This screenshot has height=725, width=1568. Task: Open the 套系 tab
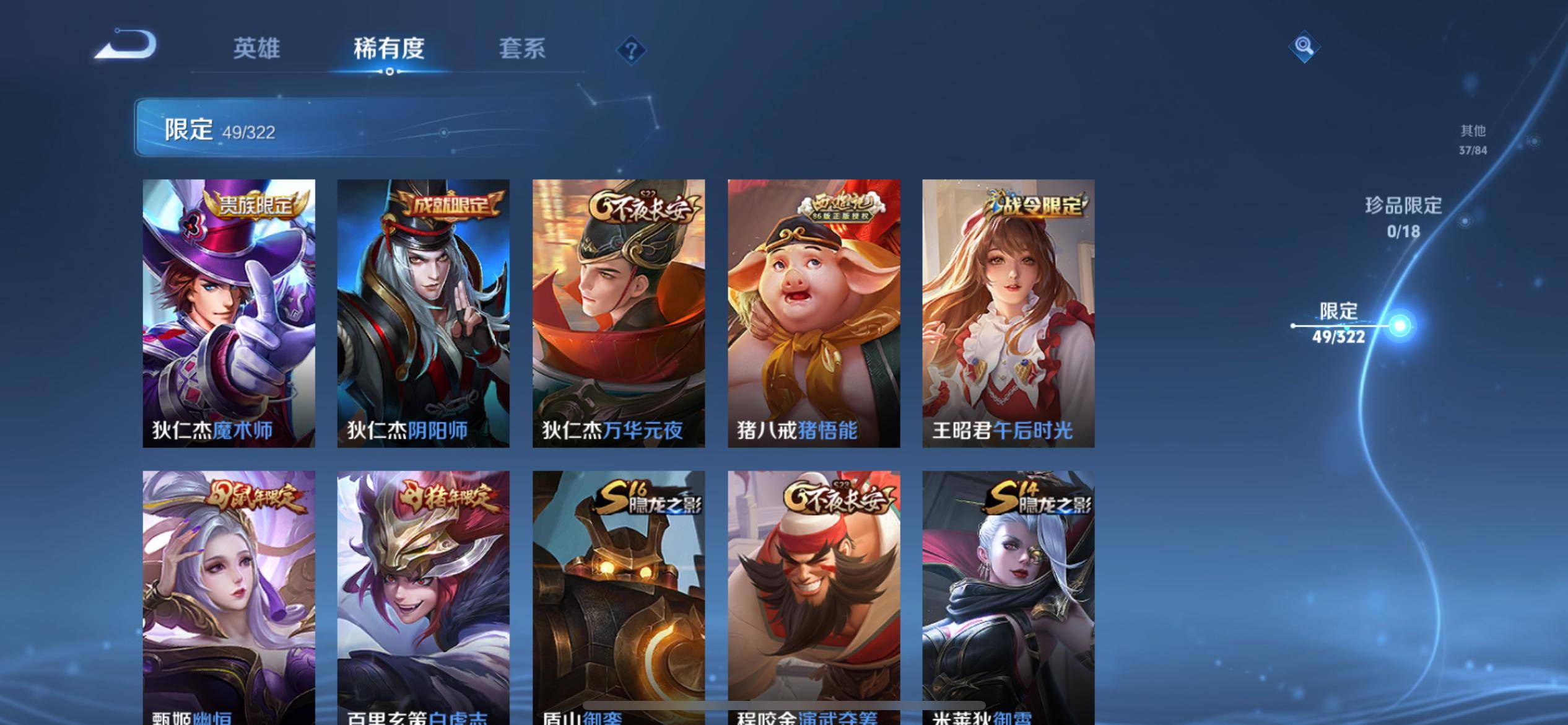pos(522,48)
